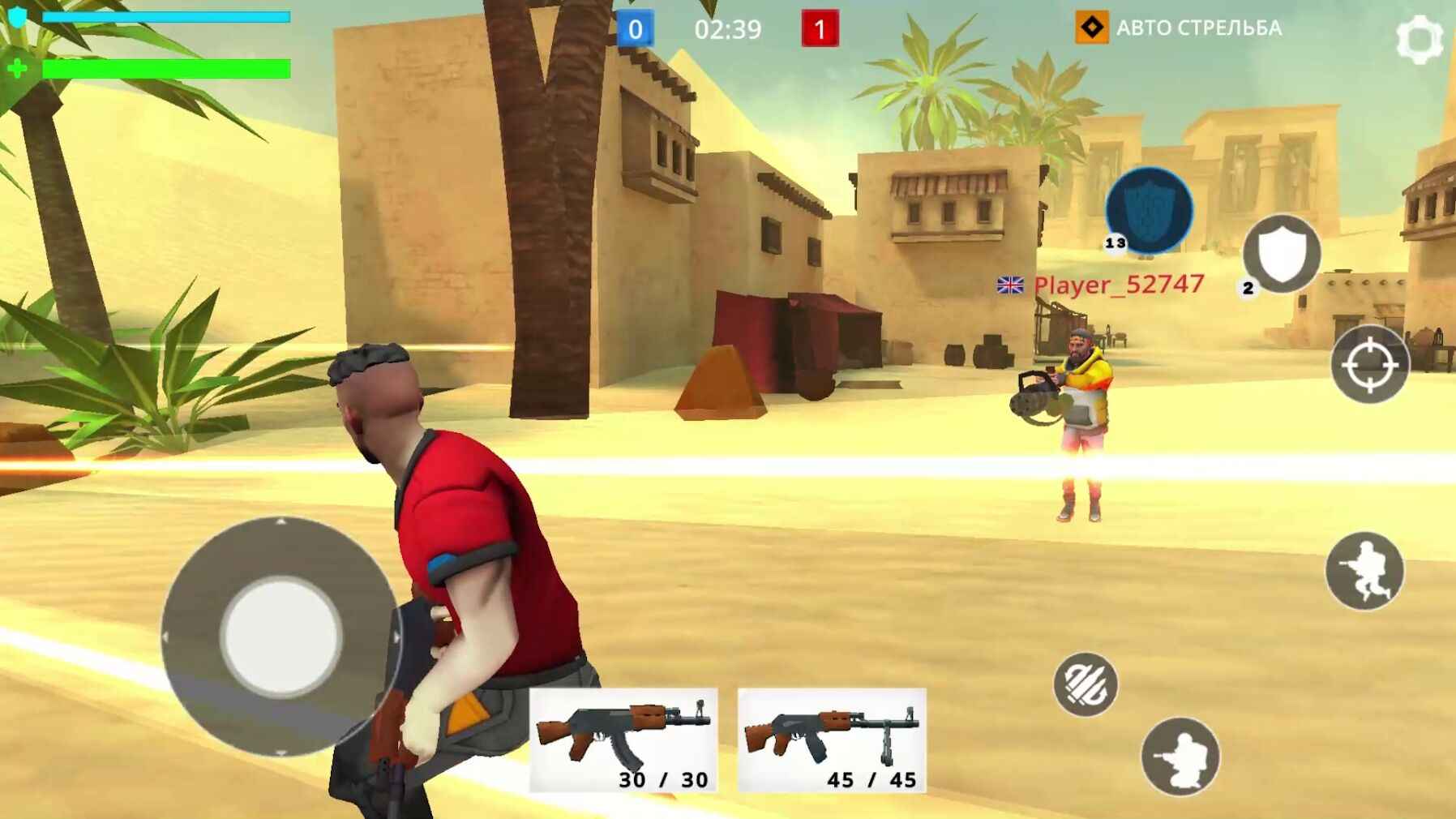Click the red team score indicator 1

[820, 29]
